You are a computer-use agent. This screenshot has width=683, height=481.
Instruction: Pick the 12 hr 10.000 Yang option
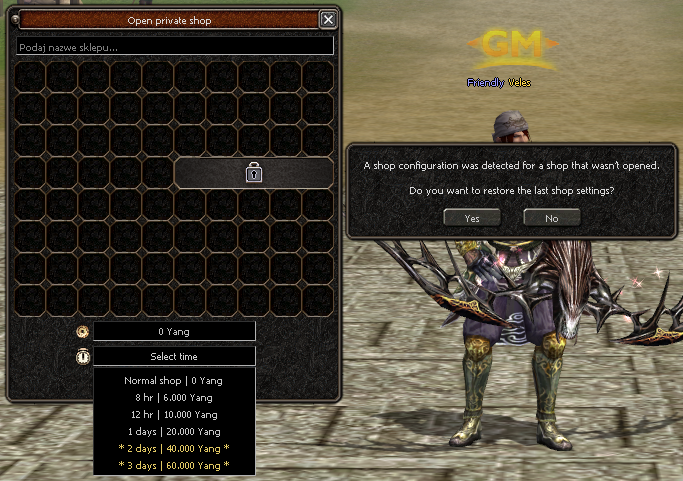[x=174, y=415]
